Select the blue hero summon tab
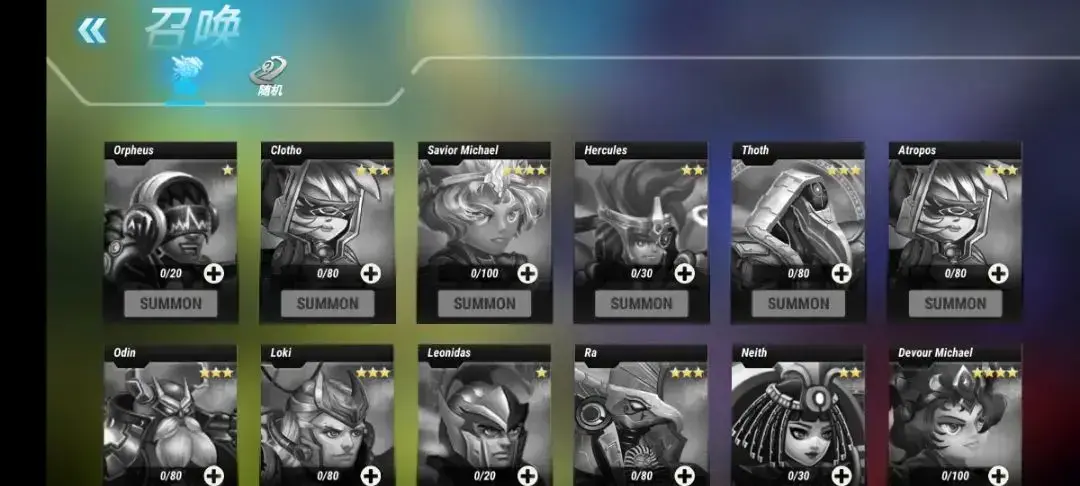 186,79
